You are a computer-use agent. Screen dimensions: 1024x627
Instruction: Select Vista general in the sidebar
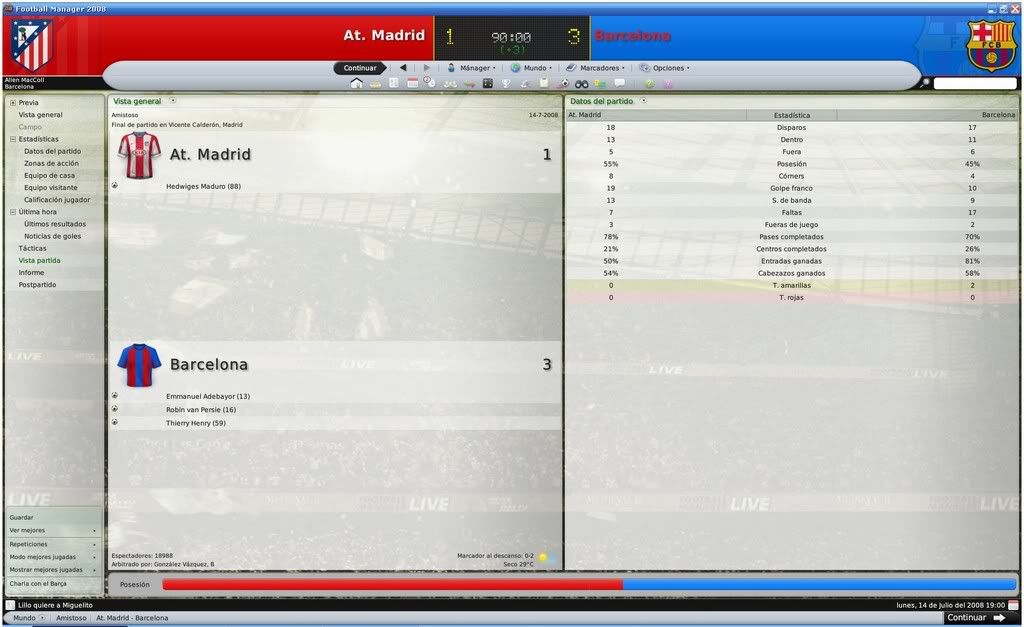40,115
